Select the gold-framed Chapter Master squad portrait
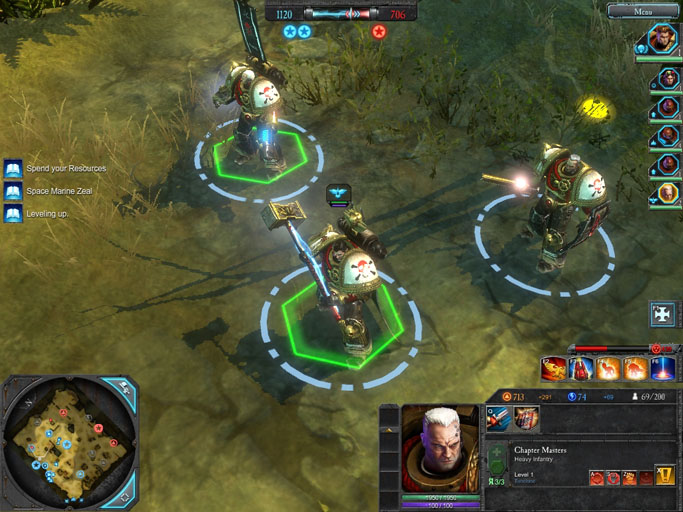The height and width of the screenshot is (512, 683). [x=666, y=192]
